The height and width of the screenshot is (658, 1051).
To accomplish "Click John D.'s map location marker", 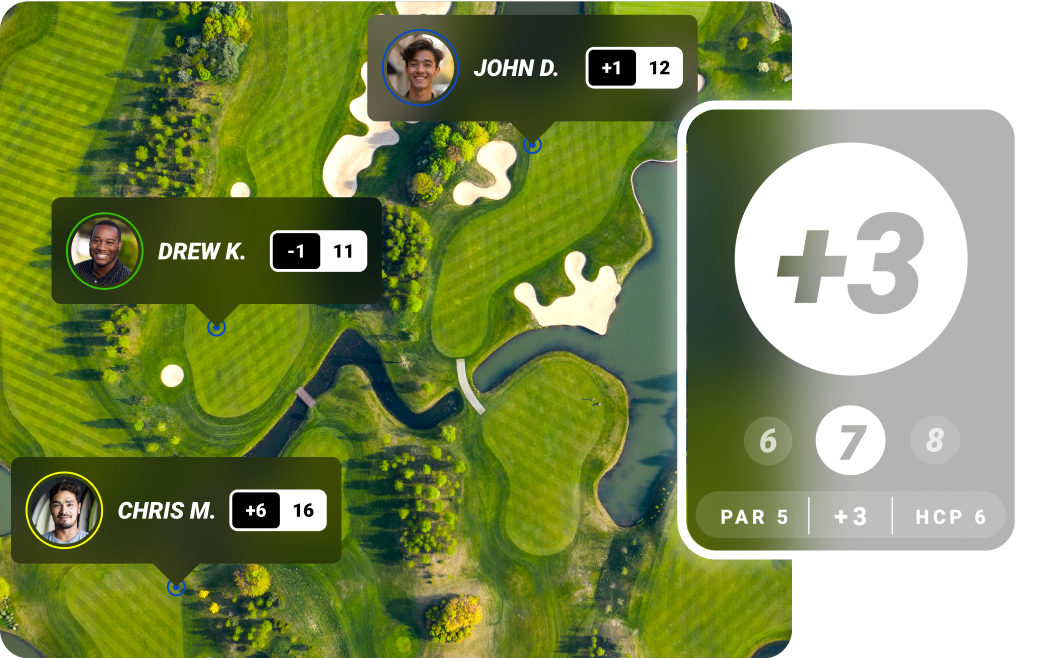I will point(533,145).
